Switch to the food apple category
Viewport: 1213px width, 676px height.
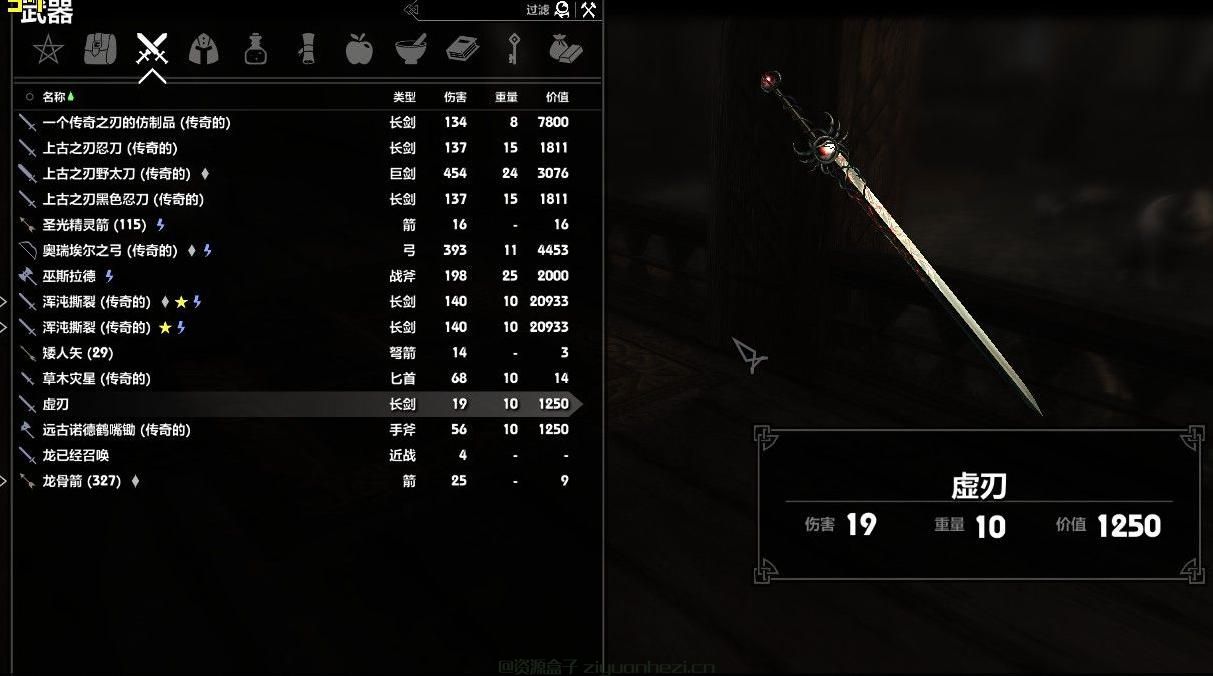pos(358,49)
